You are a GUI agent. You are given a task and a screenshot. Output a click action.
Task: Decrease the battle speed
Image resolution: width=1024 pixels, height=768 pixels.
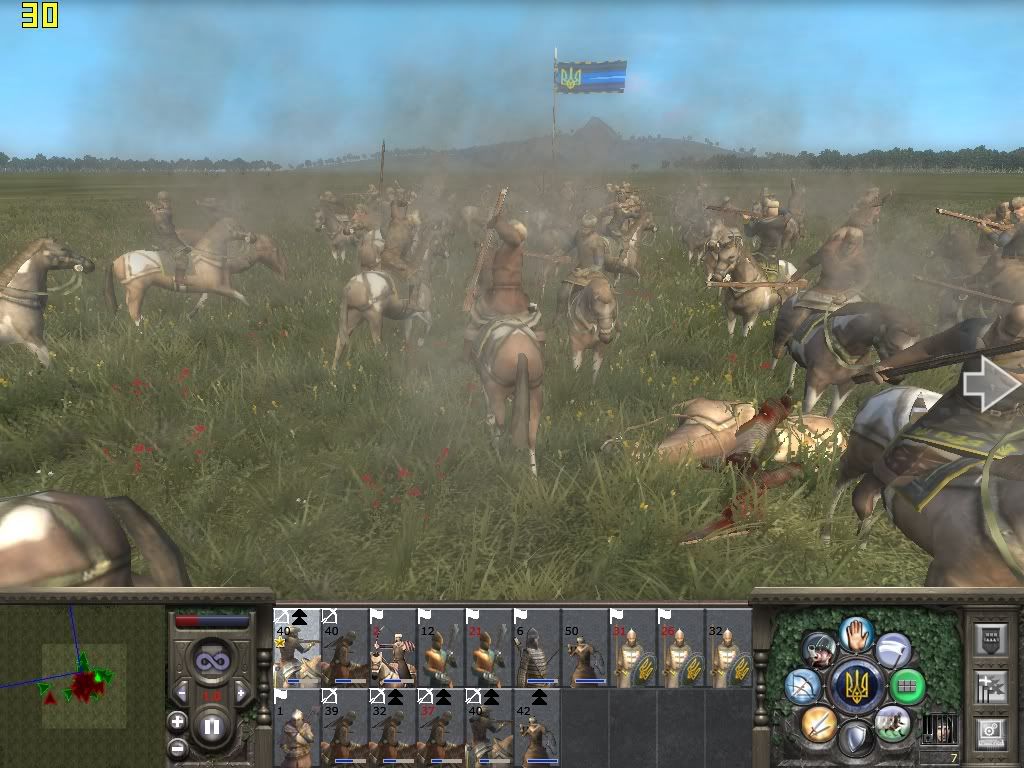point(182,692)
